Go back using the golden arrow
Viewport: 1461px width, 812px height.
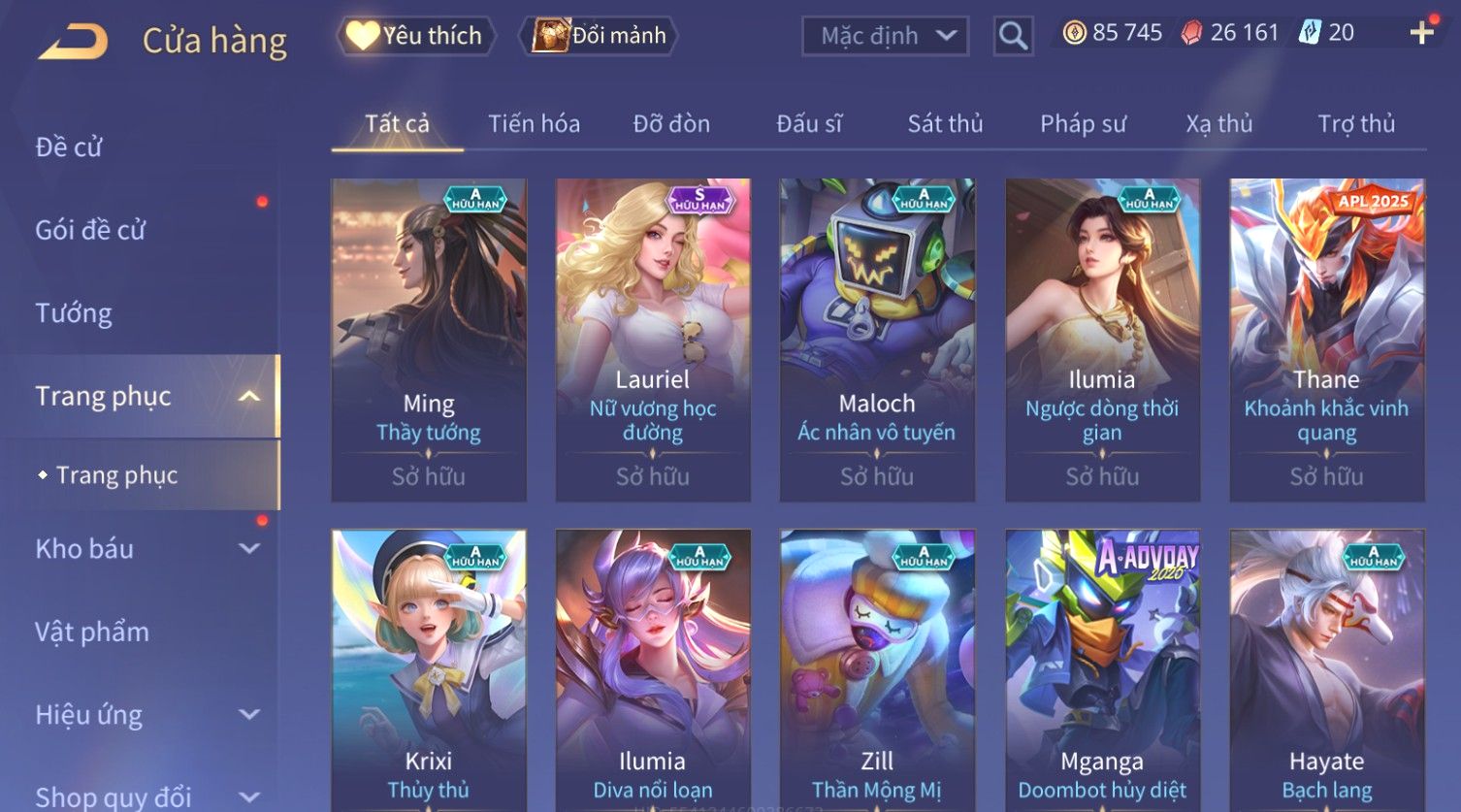point(73,42)
